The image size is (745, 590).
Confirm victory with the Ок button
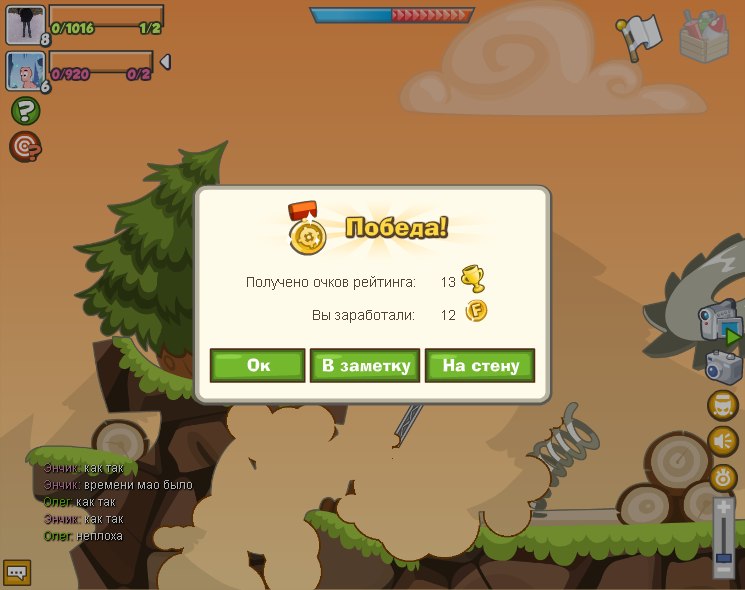click(x=257, y=365)
